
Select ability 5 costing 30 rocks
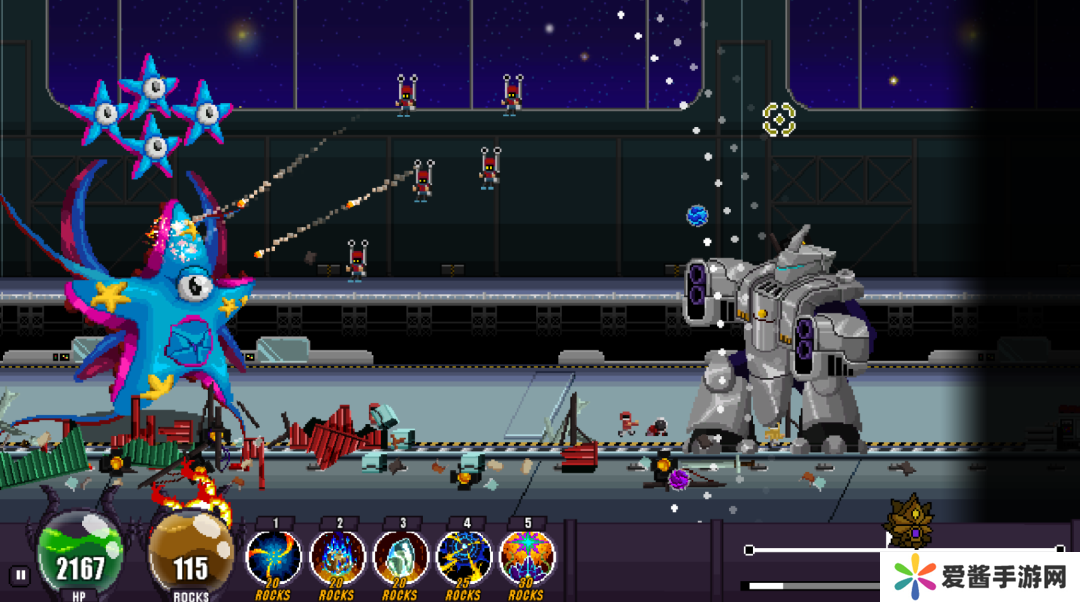pyautogui.click(x=527, y=558)
